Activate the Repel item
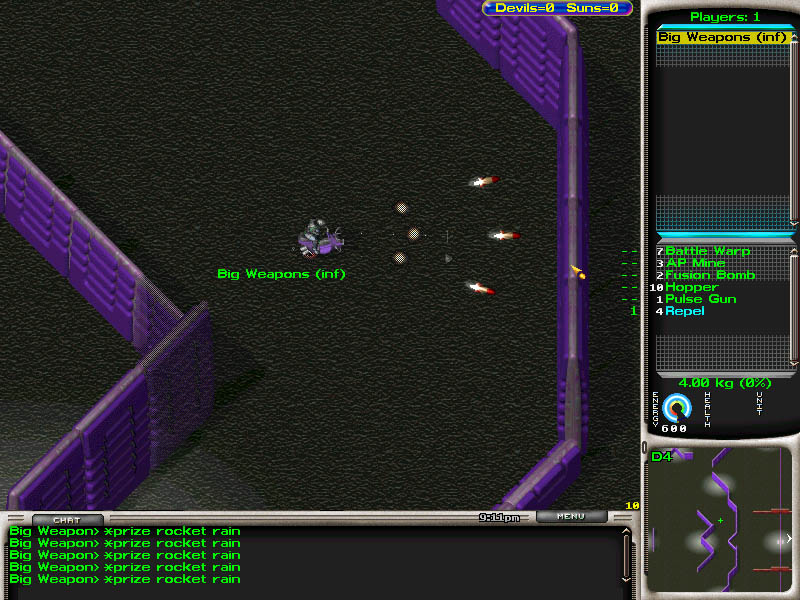Image resolution: width=800 pixels, height=600 pixels. tap(684, 311)
